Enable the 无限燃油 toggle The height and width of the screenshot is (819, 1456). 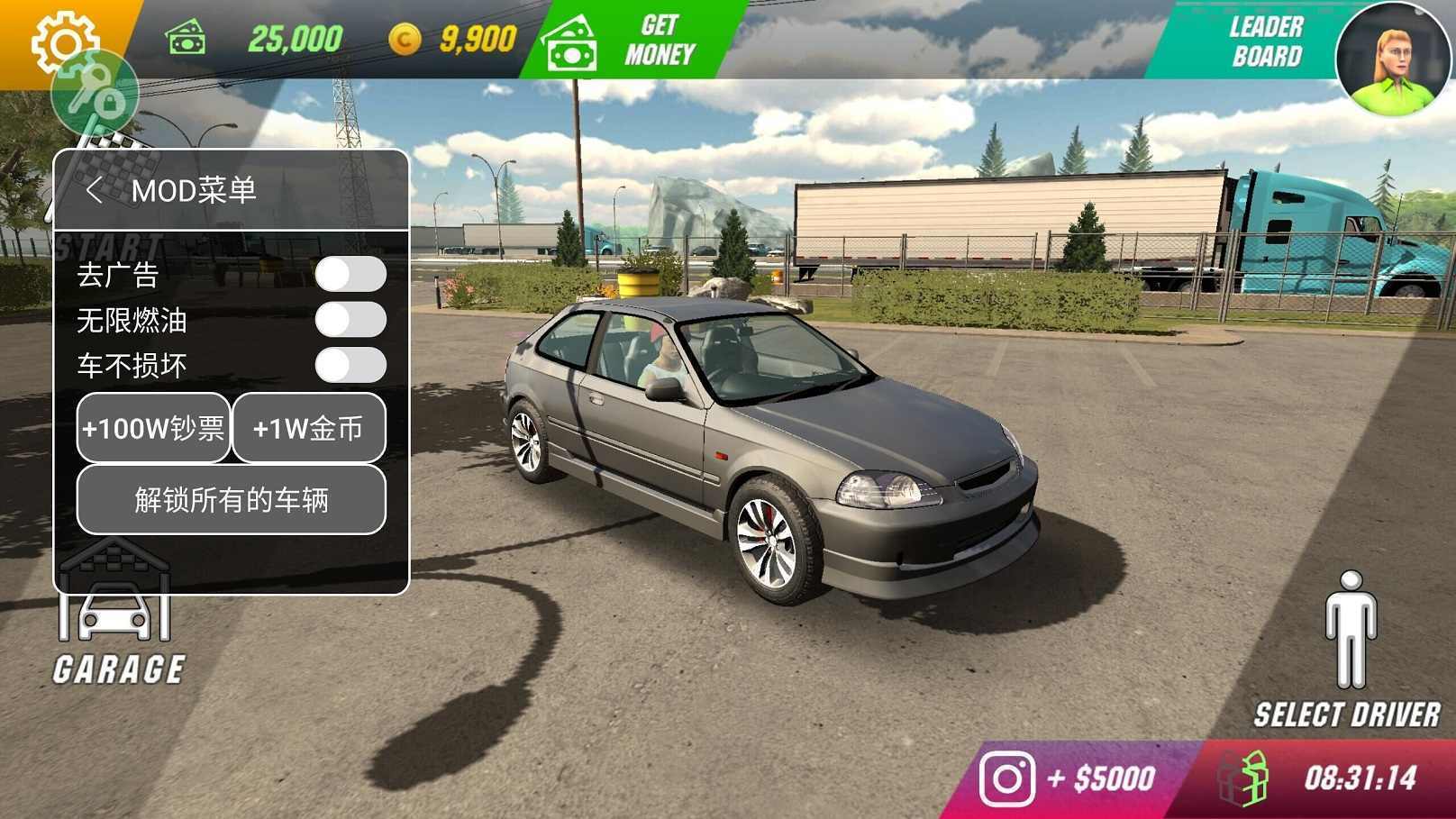[350, 319]
